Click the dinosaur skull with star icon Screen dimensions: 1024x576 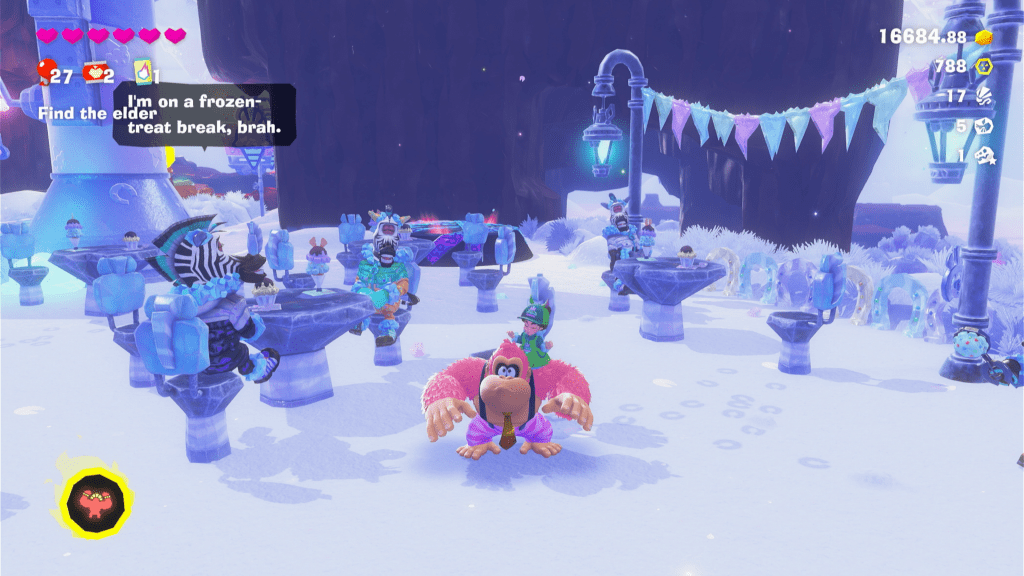tap(984, 156)
